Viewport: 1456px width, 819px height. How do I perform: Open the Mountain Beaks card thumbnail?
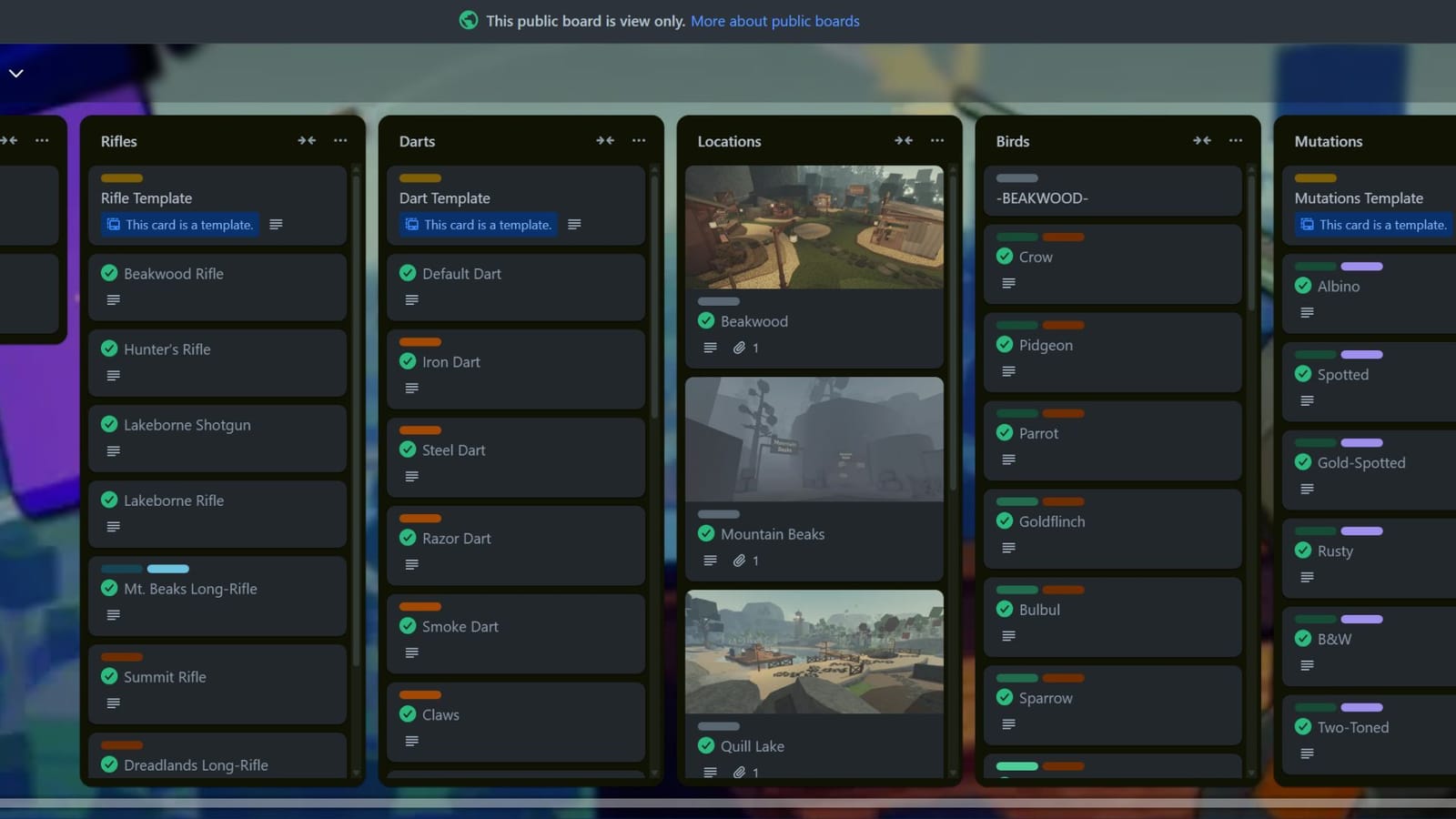814,440
